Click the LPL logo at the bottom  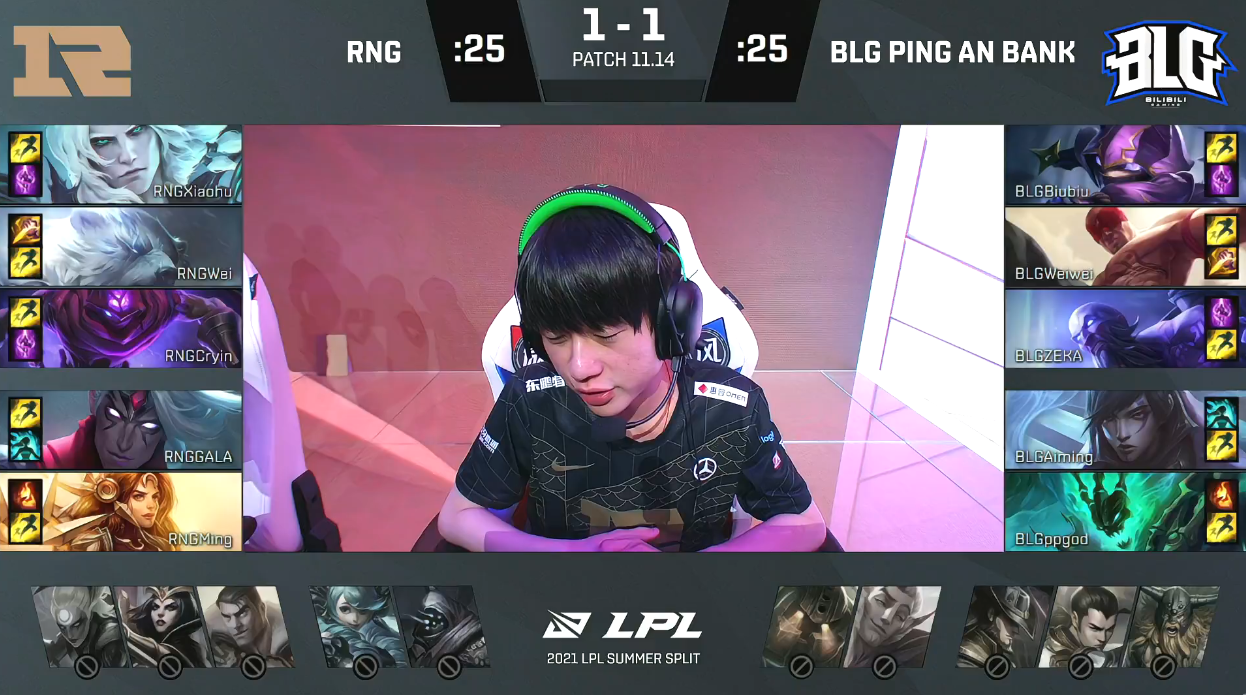coord(623,625)
